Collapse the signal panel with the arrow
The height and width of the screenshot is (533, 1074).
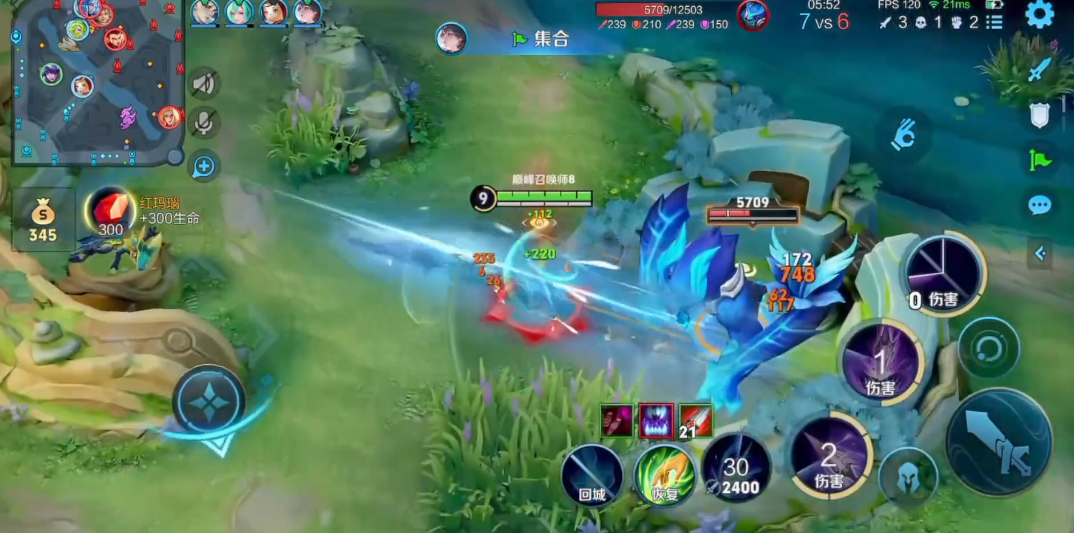(x=1040, y=254)
